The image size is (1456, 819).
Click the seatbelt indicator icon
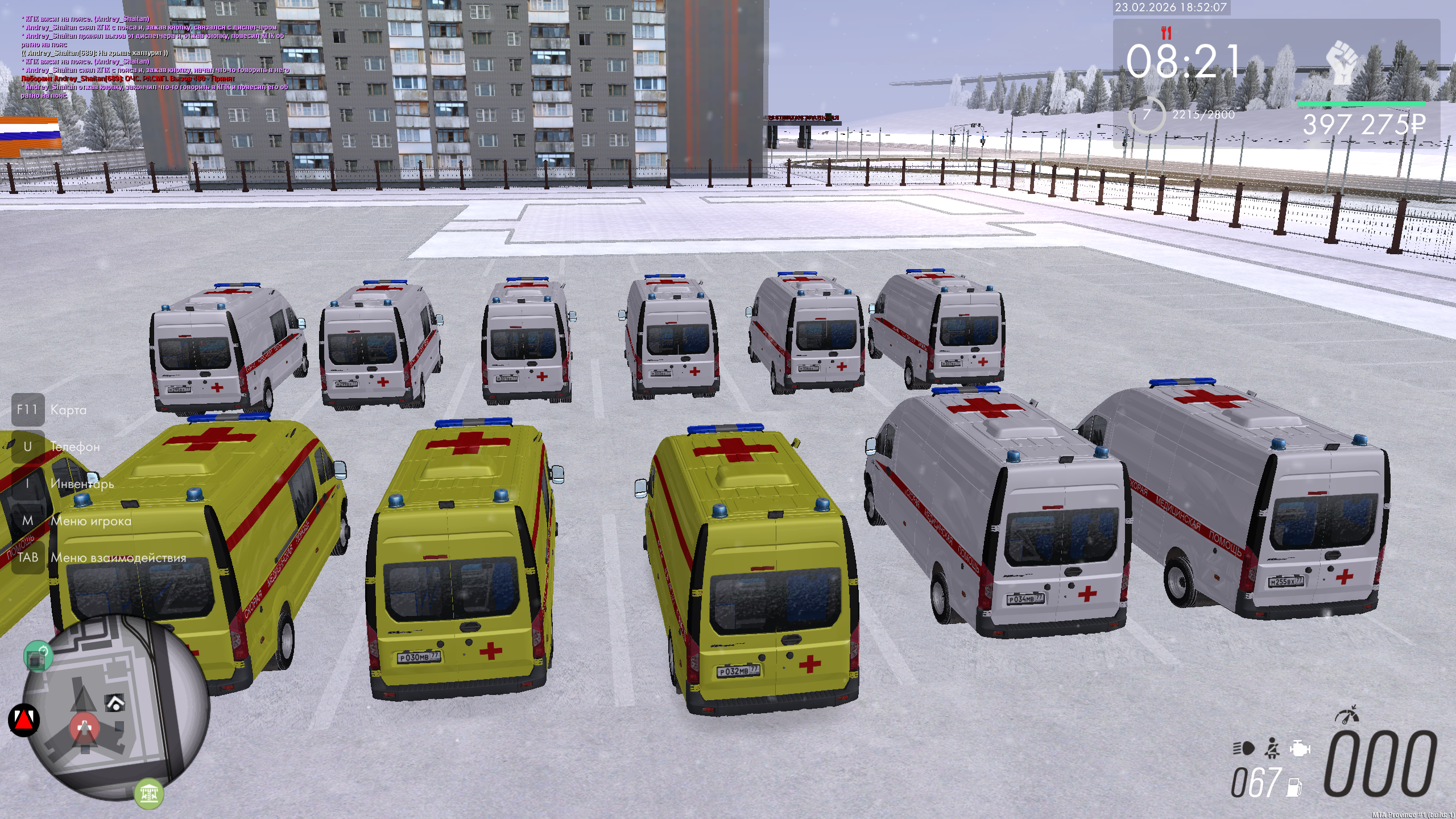1272,748
